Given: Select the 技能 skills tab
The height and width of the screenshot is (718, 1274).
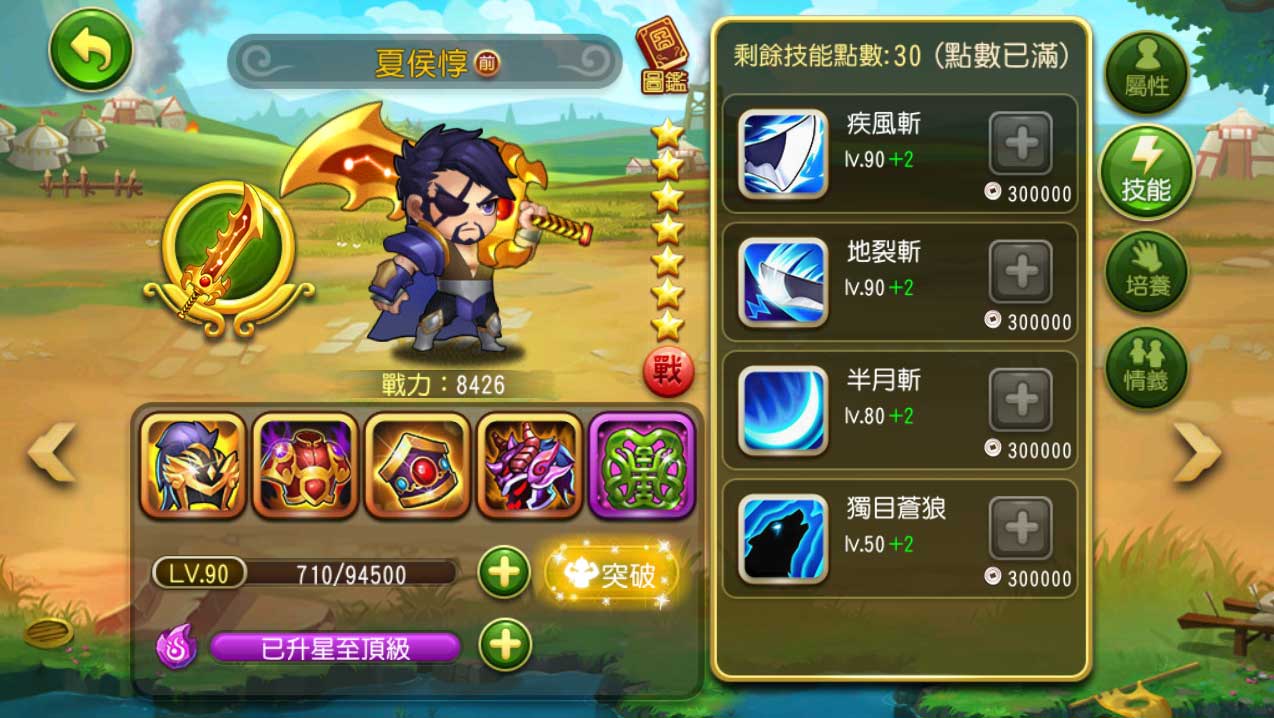Looking at the screenshot, I should [1146, 172].
